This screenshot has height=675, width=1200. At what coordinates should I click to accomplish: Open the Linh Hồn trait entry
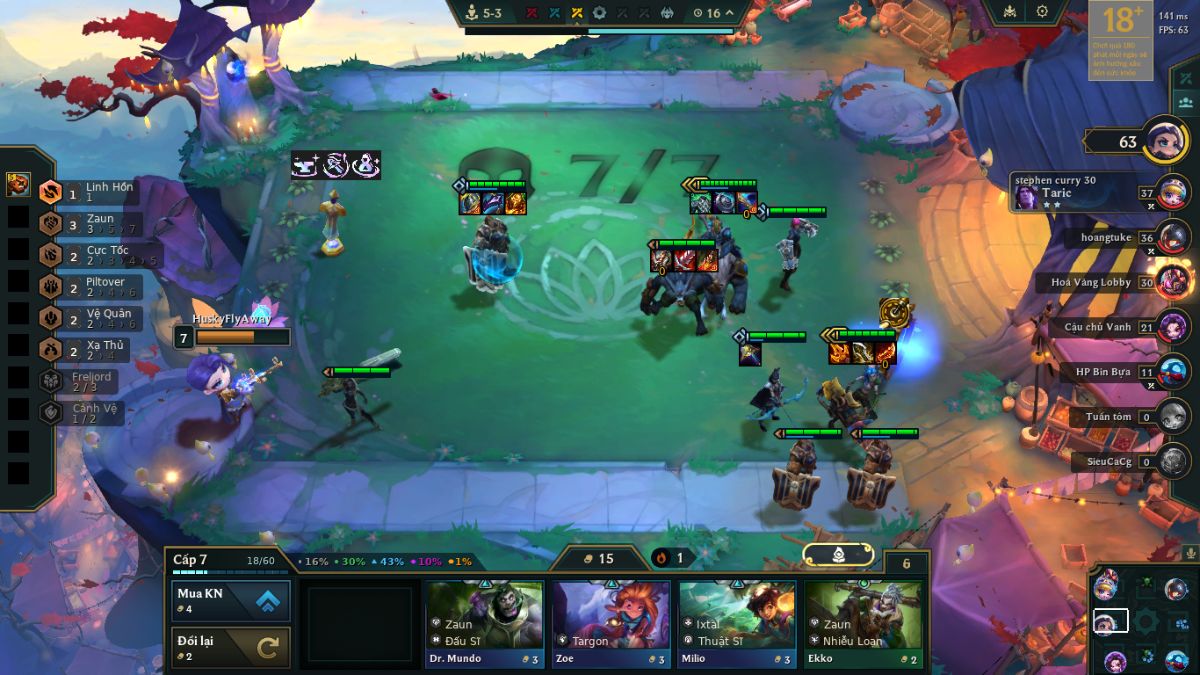tap(95, 191)
